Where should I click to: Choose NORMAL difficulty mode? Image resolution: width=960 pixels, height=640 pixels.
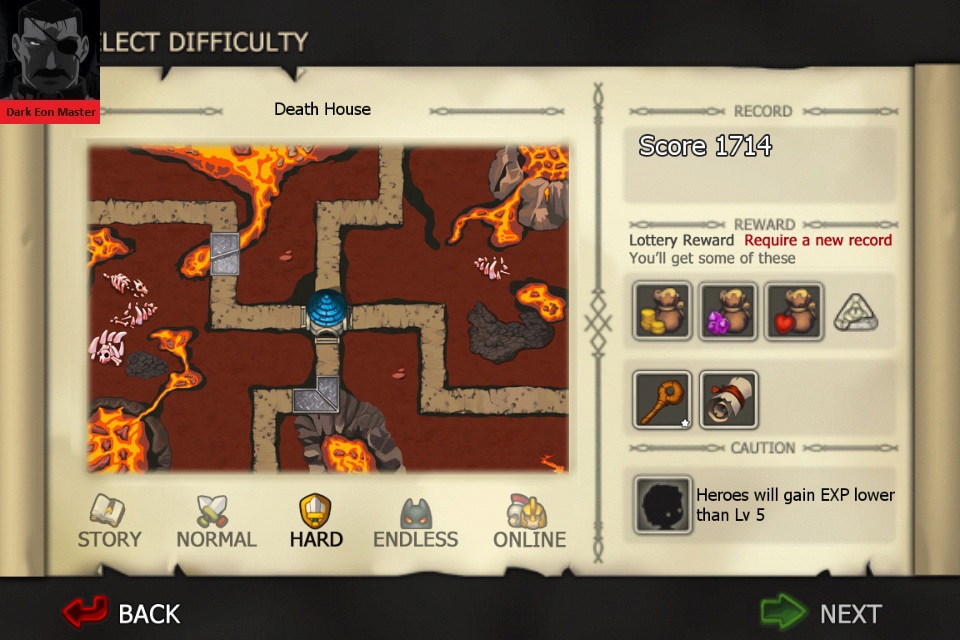click(x=216, y=523)
